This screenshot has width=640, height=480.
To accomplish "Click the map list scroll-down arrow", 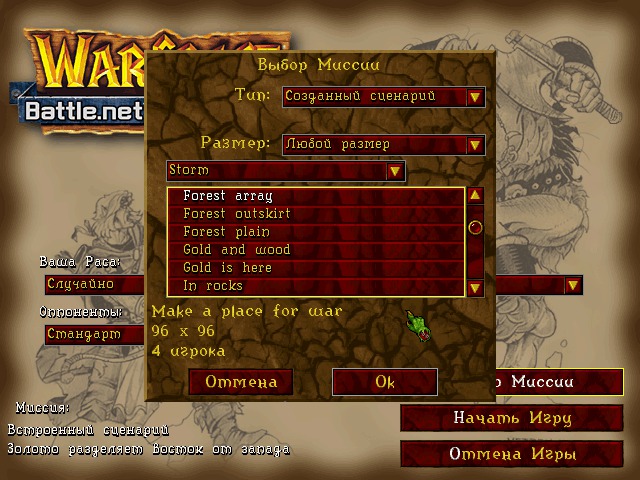I will pos(475,288).
